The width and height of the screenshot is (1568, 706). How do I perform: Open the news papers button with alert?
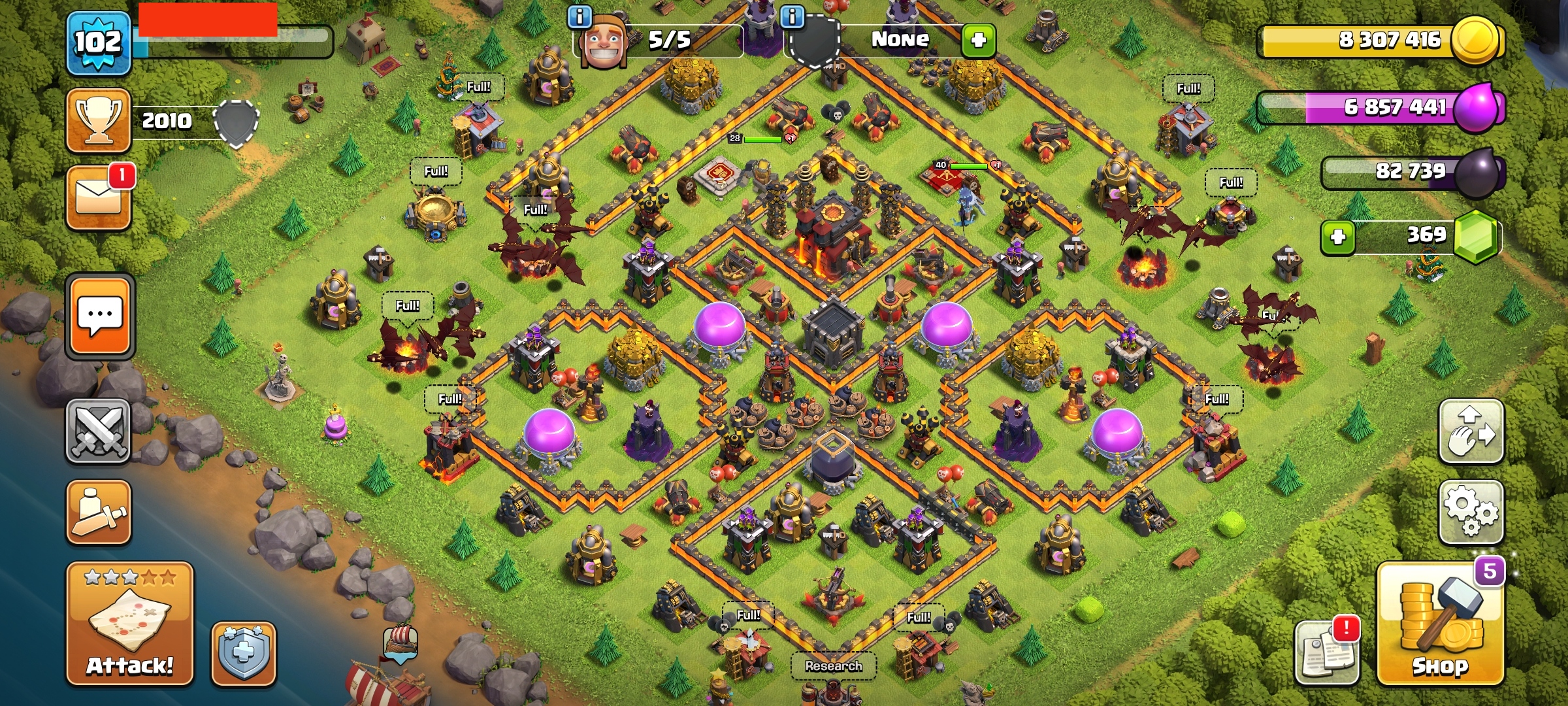[1326, 652]
